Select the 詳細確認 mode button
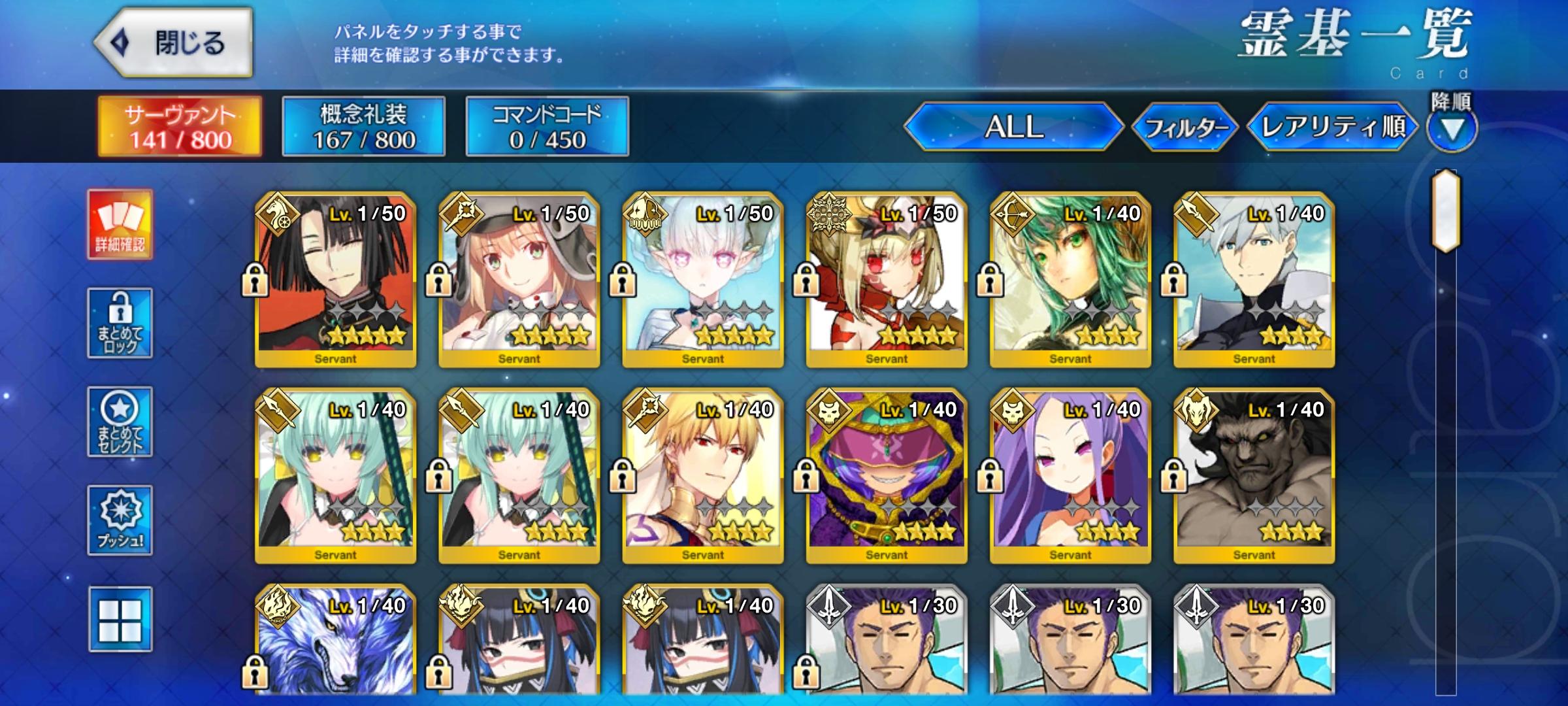The image size is (1568, 706). point(120,225)
